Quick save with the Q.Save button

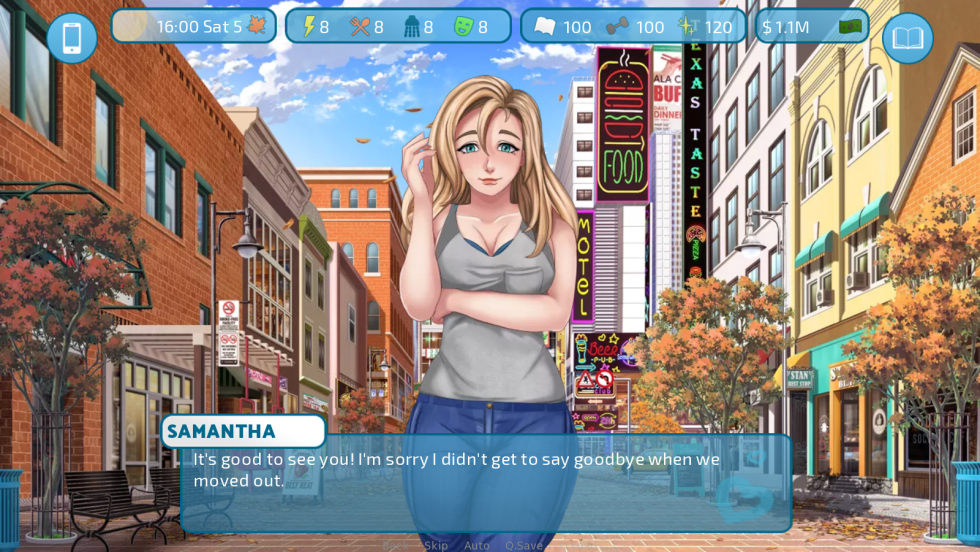(x=524, y=545)
